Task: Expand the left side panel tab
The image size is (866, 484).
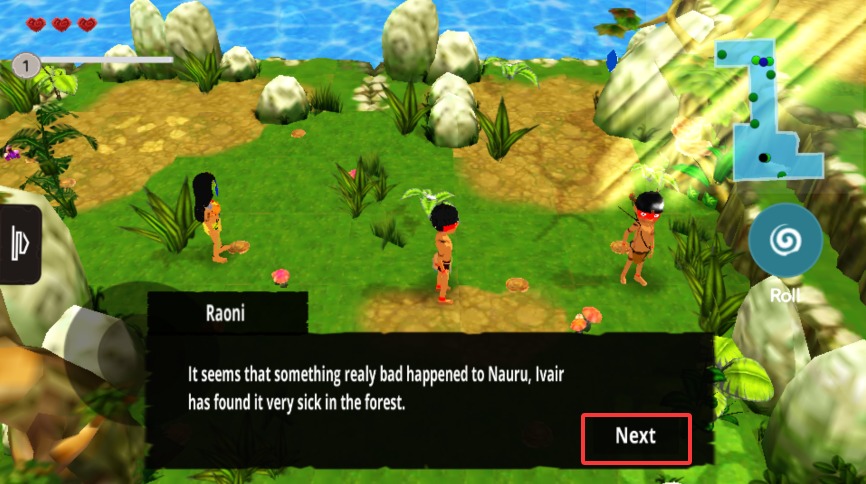Action: pyautogui.click(x=19, y=245)
